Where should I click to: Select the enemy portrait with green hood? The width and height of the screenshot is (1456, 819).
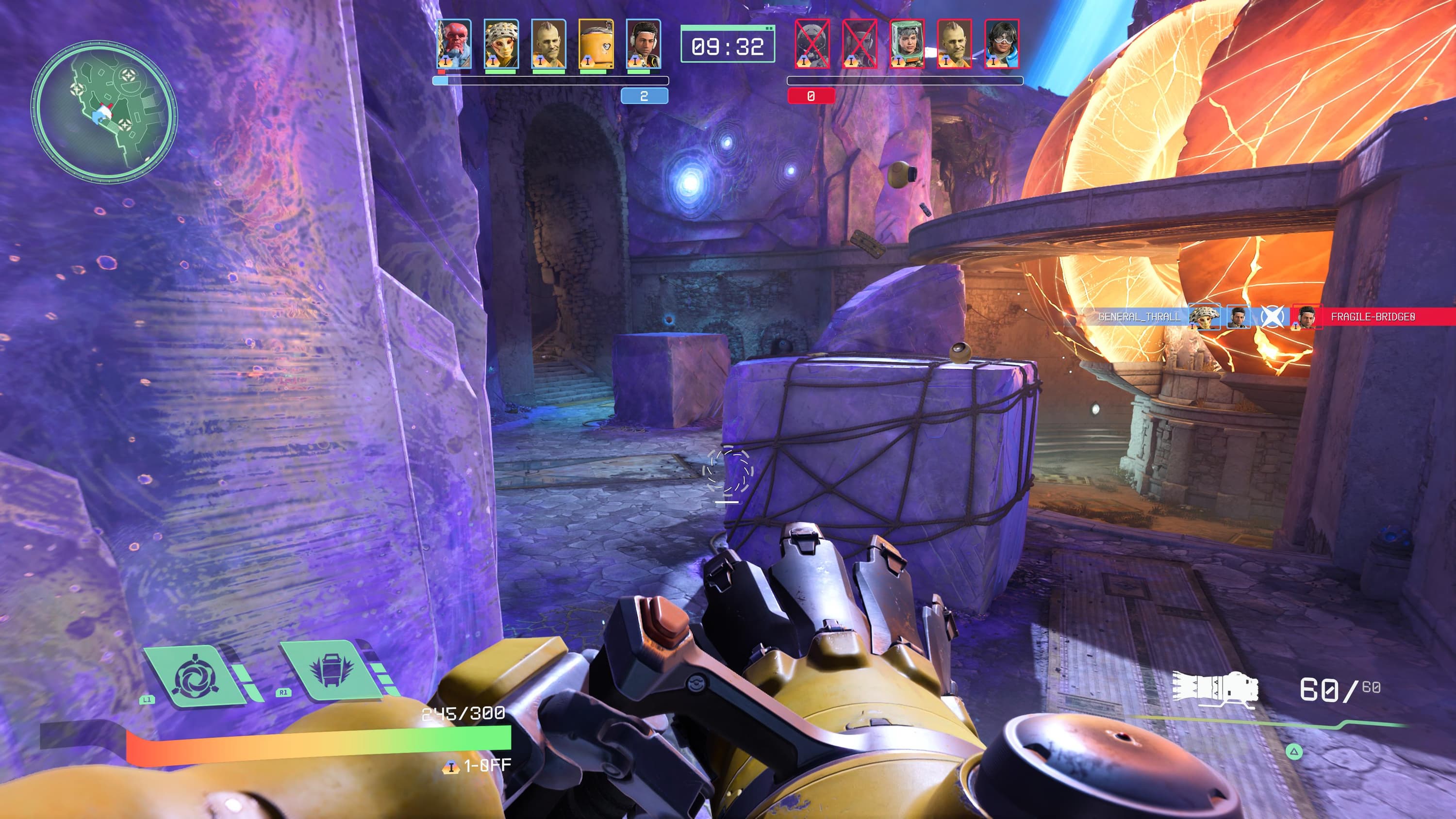907,44
